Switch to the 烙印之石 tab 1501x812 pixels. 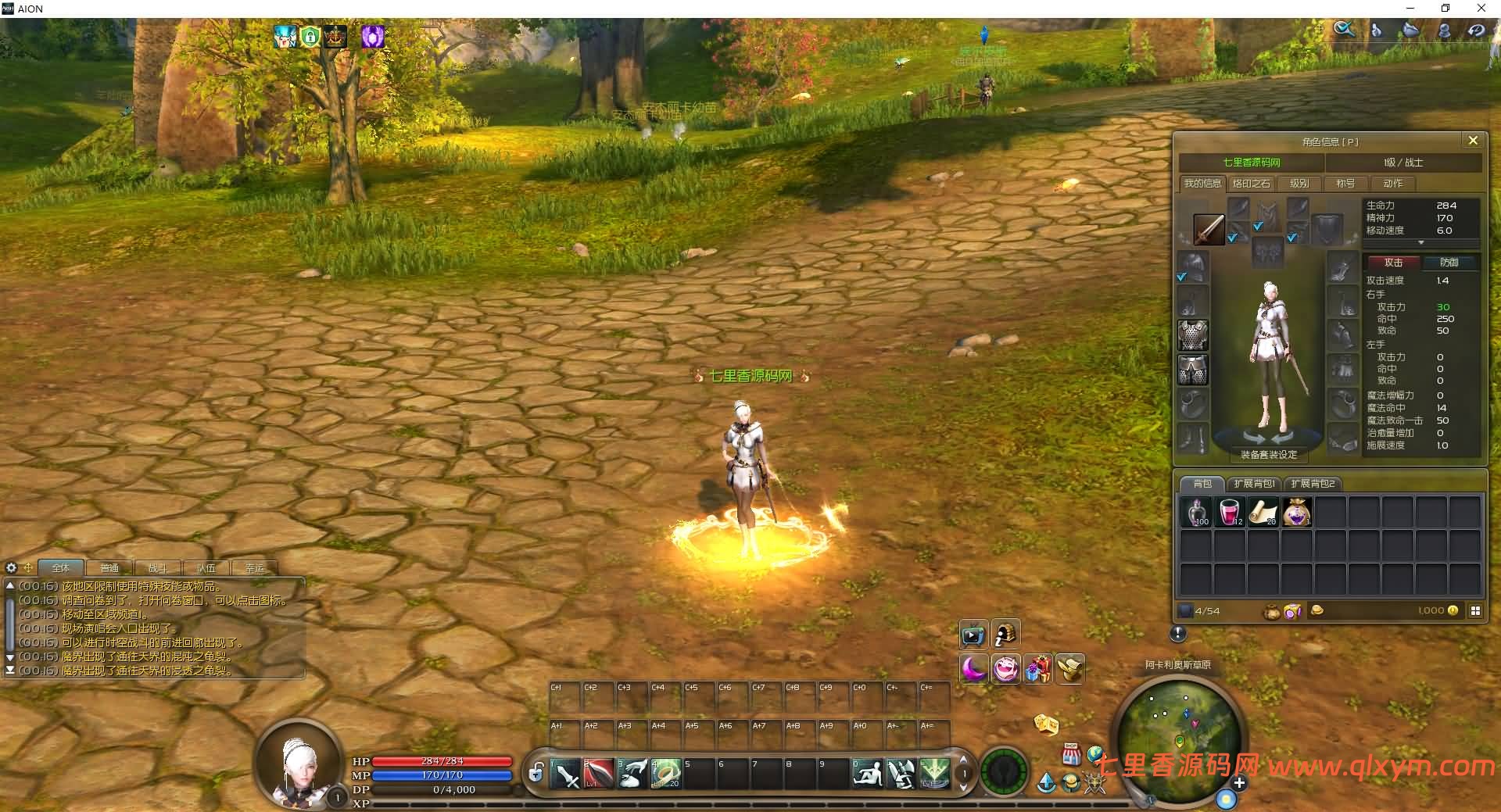coord(1251,184)
